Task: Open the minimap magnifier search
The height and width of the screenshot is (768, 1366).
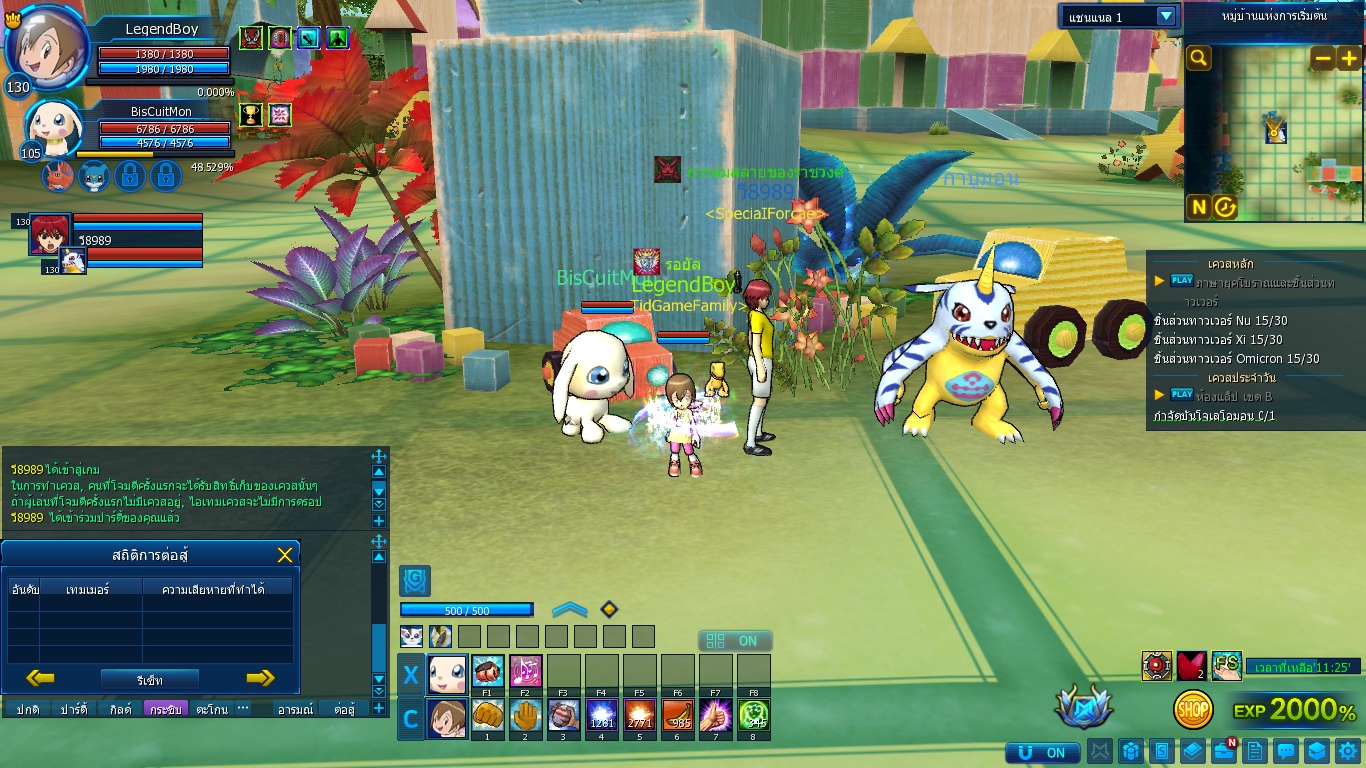Action: point(1198,58)
